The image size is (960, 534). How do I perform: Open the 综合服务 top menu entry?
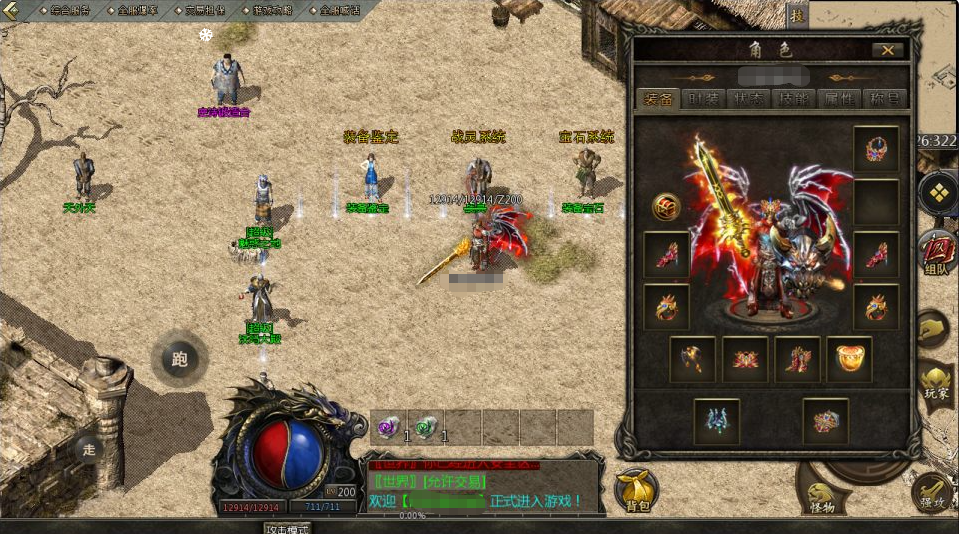[x=63, y=10]
